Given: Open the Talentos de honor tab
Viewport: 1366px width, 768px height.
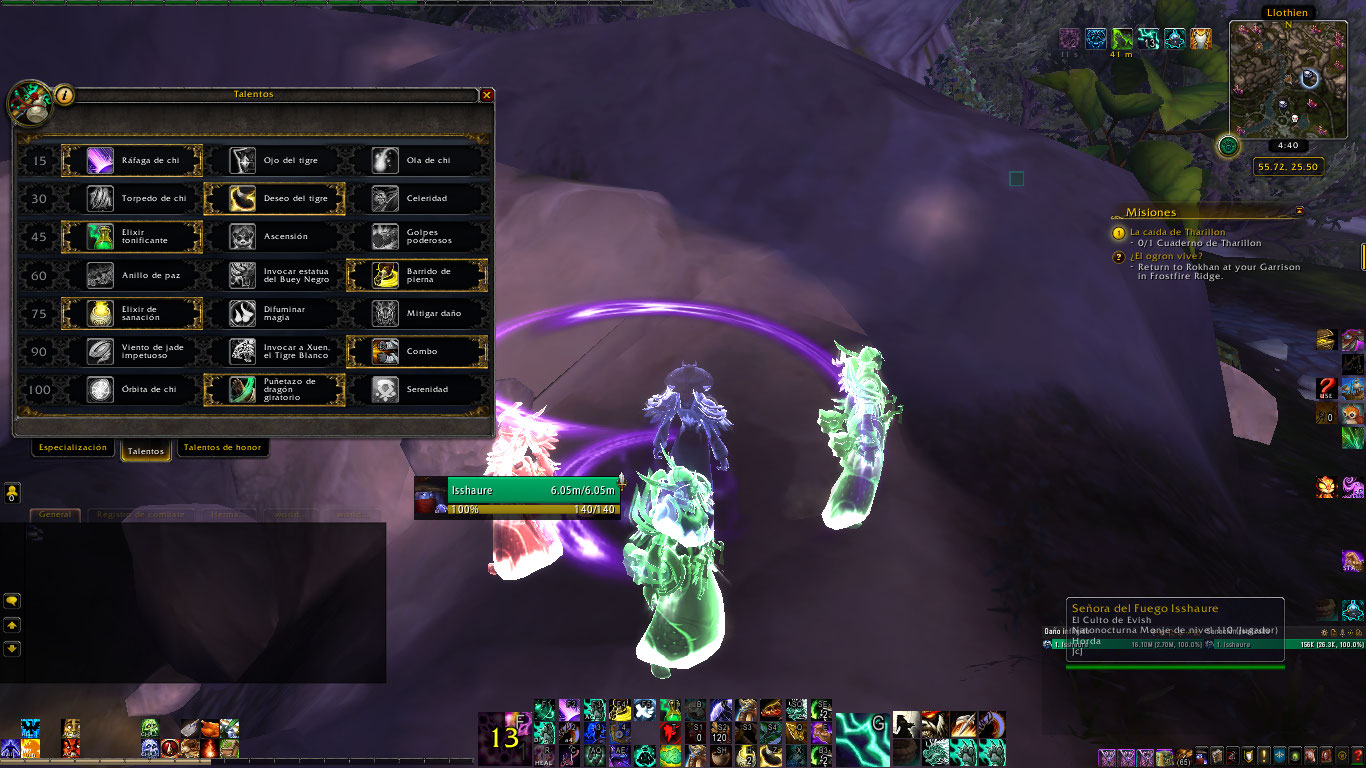Looking at the screenshot, I should (x=222, y=448).
